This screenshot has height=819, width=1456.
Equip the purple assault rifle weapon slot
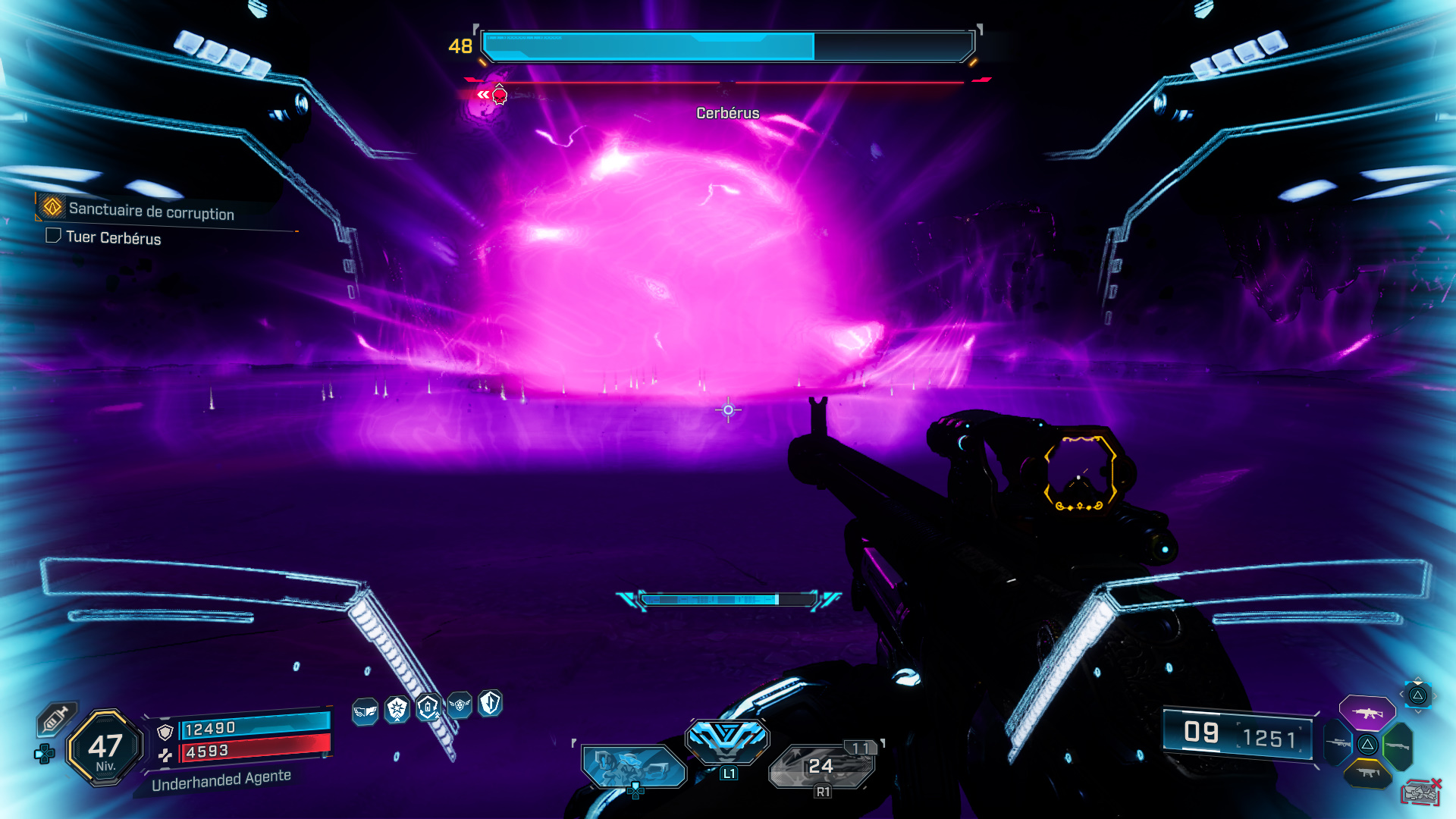[x=1367, y=713]
